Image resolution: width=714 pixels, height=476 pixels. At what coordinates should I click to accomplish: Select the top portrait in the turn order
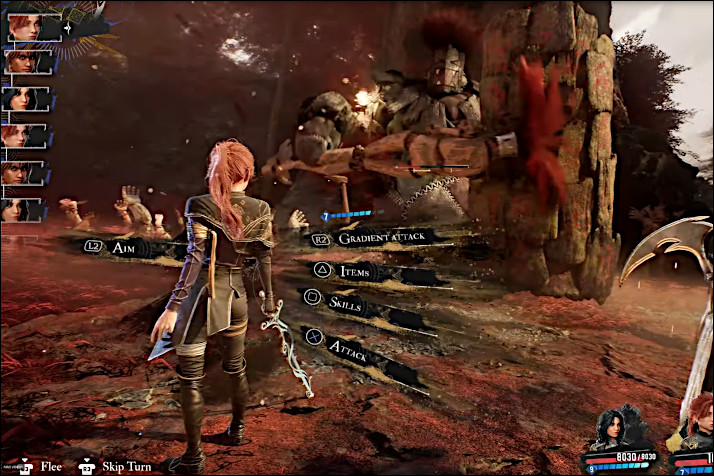(25, 27)
